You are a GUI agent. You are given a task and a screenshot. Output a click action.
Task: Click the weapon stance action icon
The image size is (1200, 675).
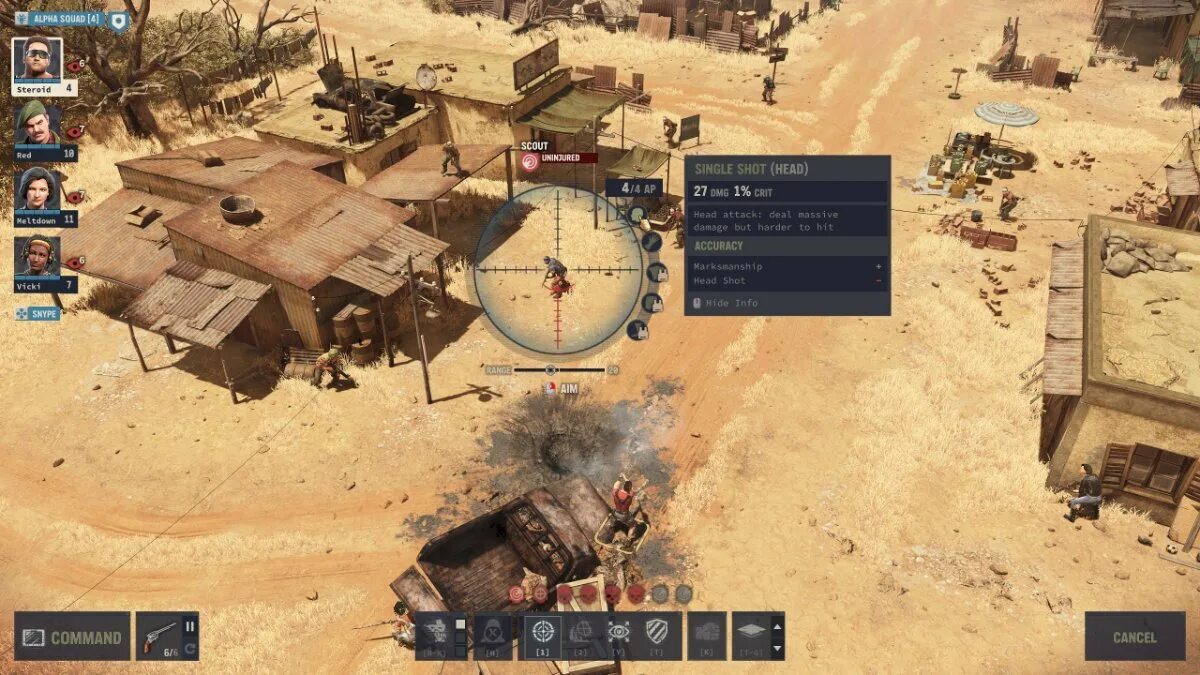435,633
